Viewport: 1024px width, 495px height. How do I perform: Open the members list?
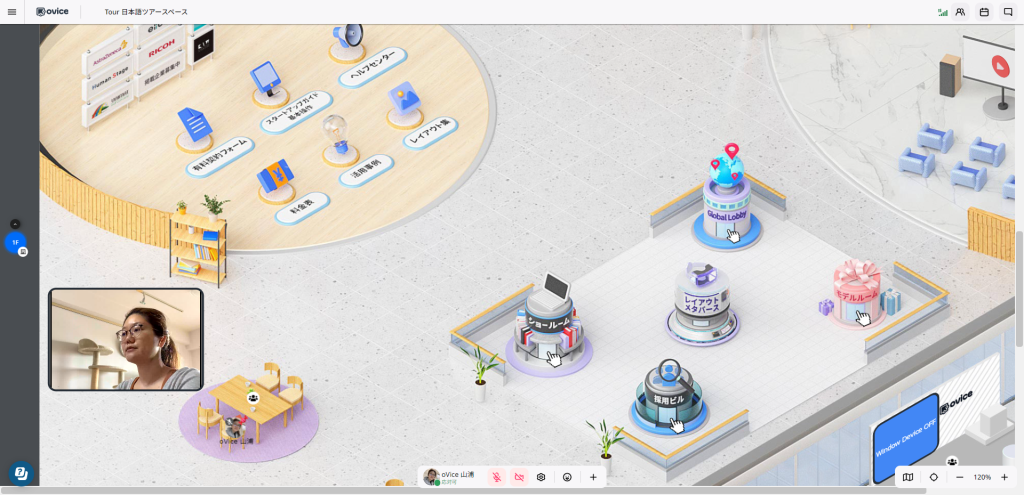960,12
